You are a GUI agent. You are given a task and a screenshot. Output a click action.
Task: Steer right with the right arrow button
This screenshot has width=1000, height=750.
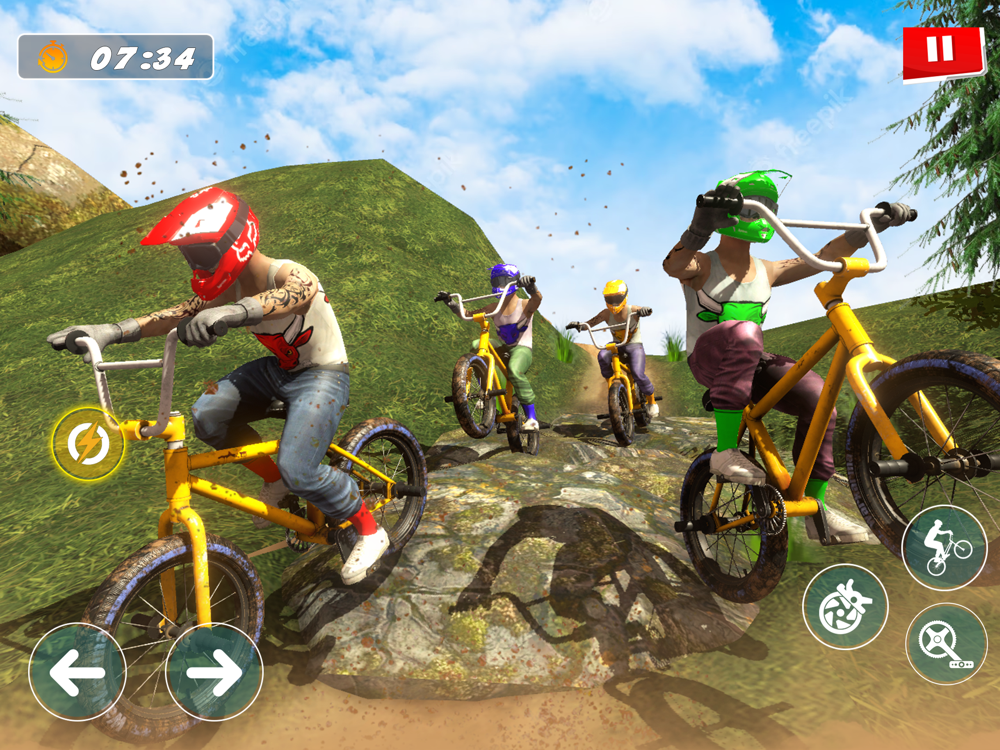tap(213, 672)
